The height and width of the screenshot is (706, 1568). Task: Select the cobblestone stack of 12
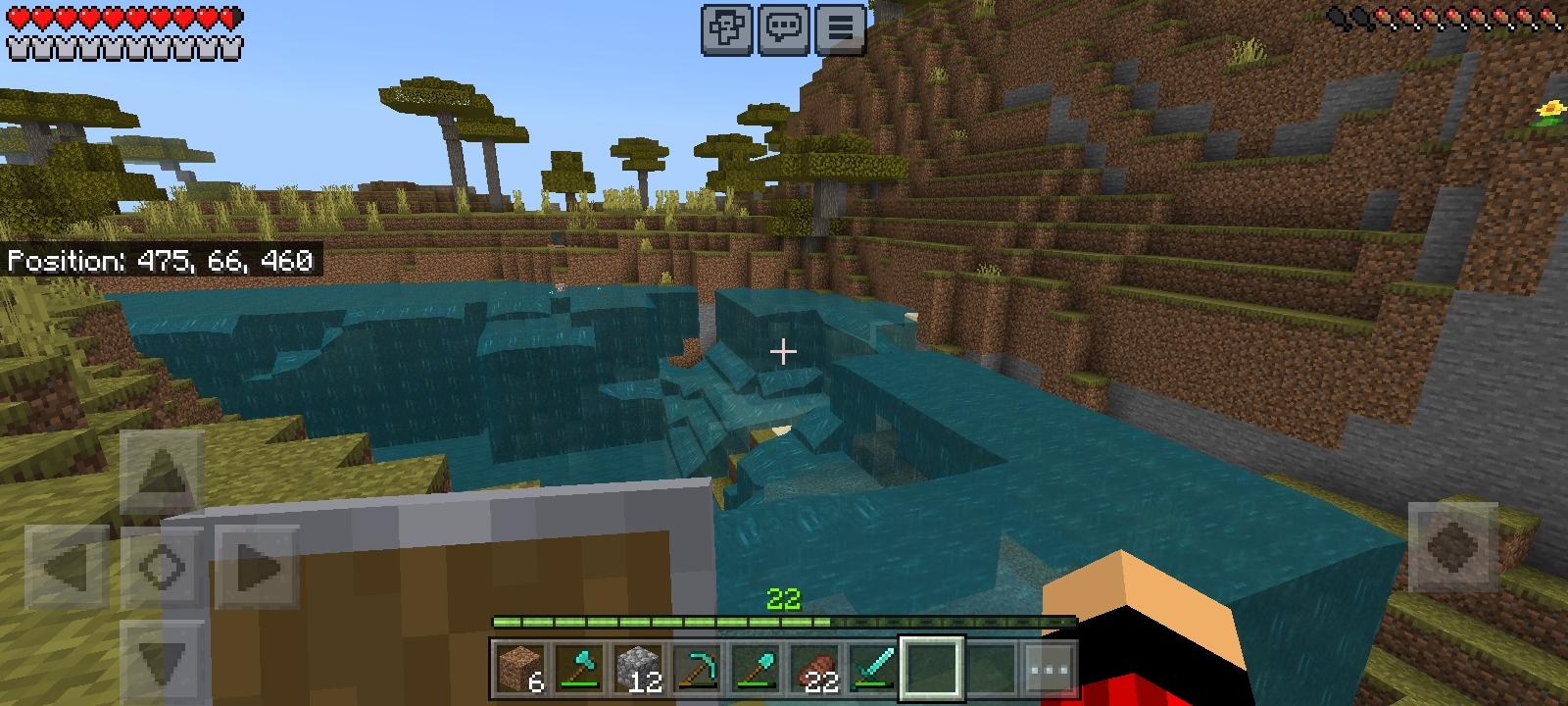pos(638,667)
